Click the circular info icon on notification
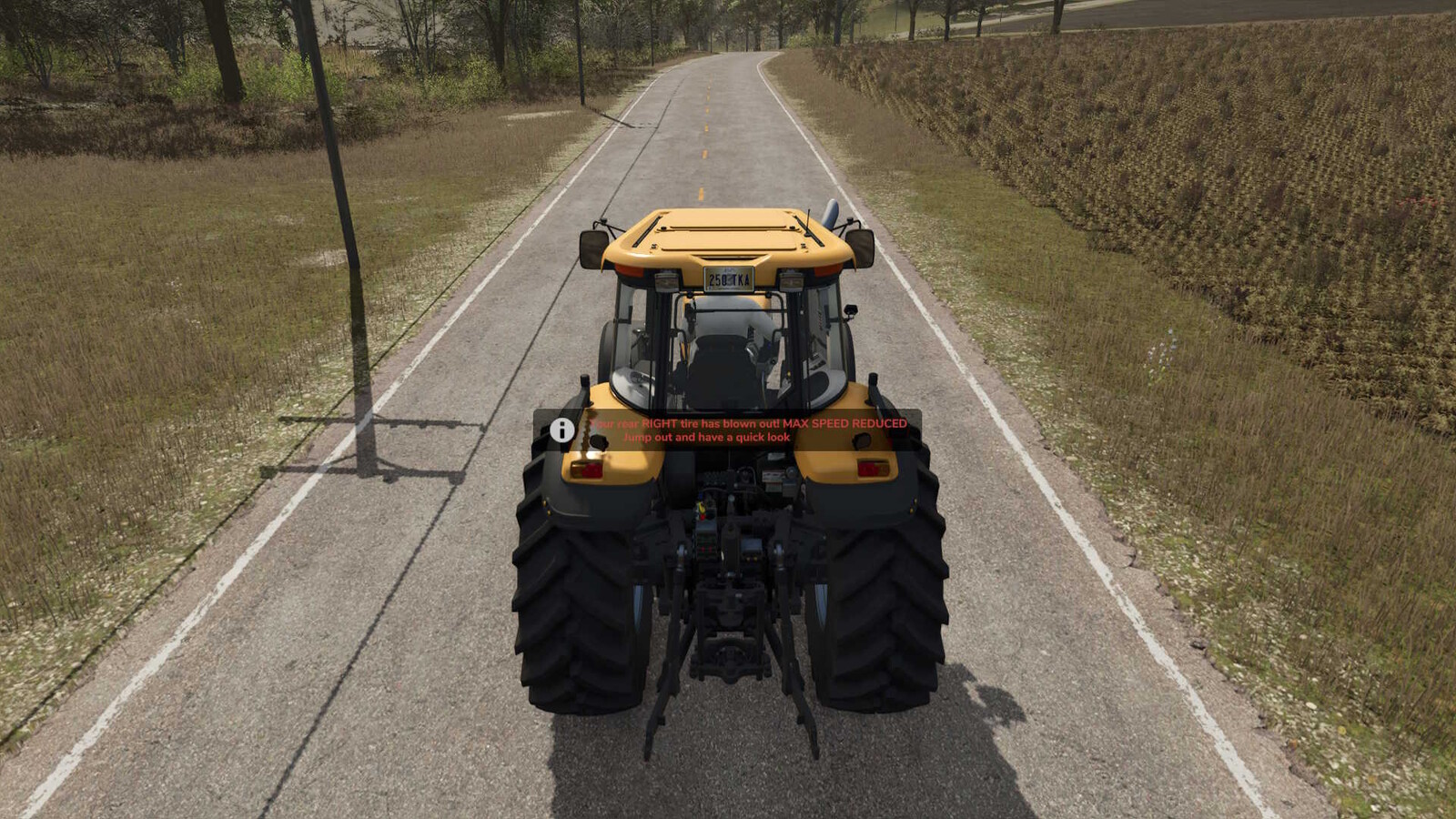1456x819 pixels. click(x=561, y=430)
